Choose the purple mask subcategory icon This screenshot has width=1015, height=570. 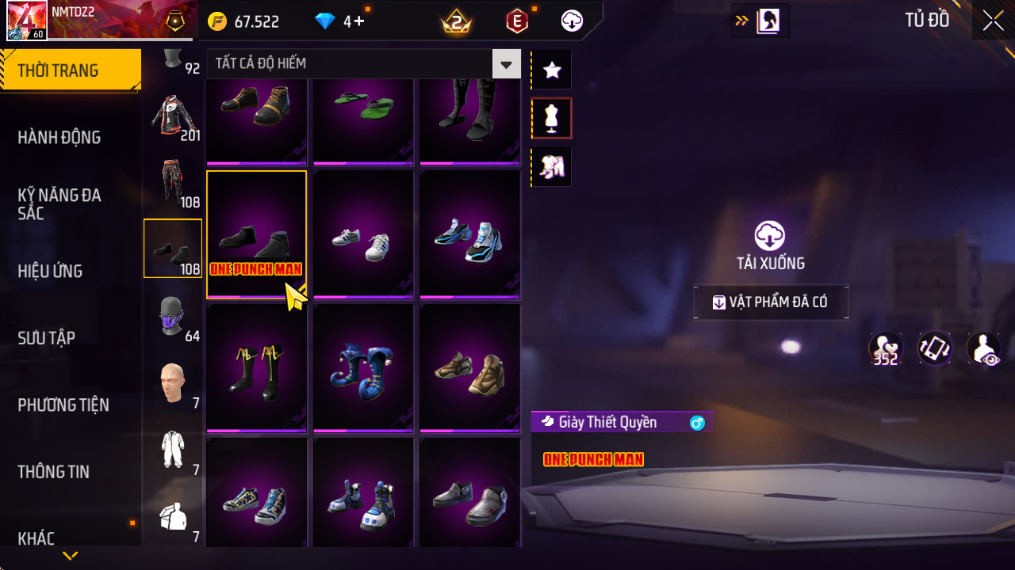point(170,316)
